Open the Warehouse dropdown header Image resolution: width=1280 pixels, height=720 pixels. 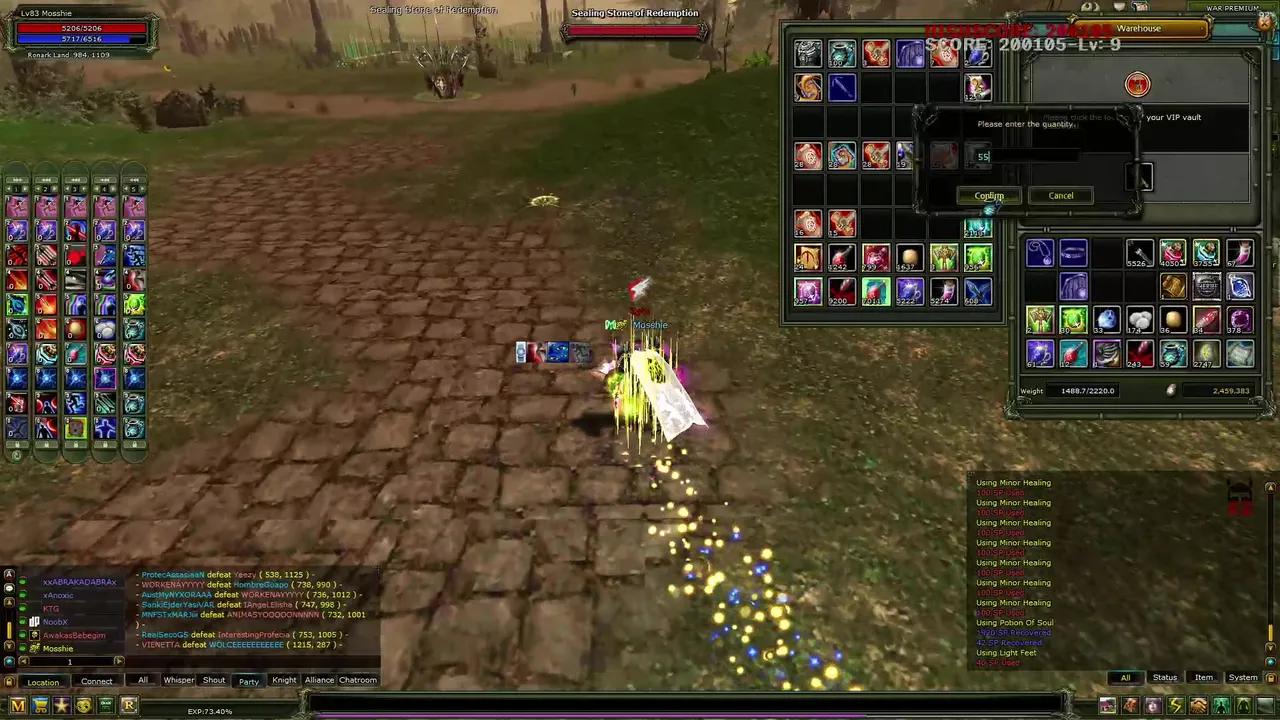click(1140, 28)
